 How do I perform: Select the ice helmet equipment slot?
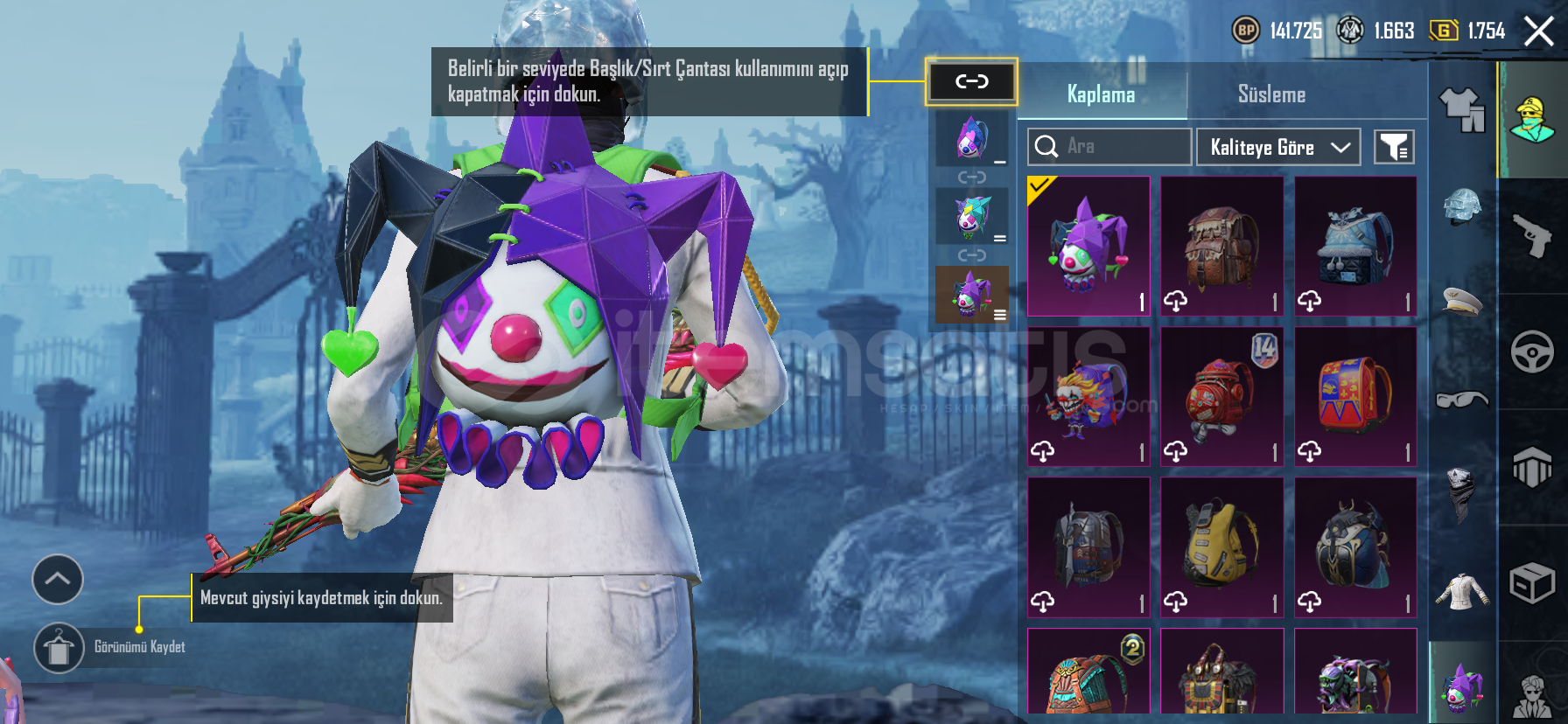pyautogui.click(x=1461, y=208)
